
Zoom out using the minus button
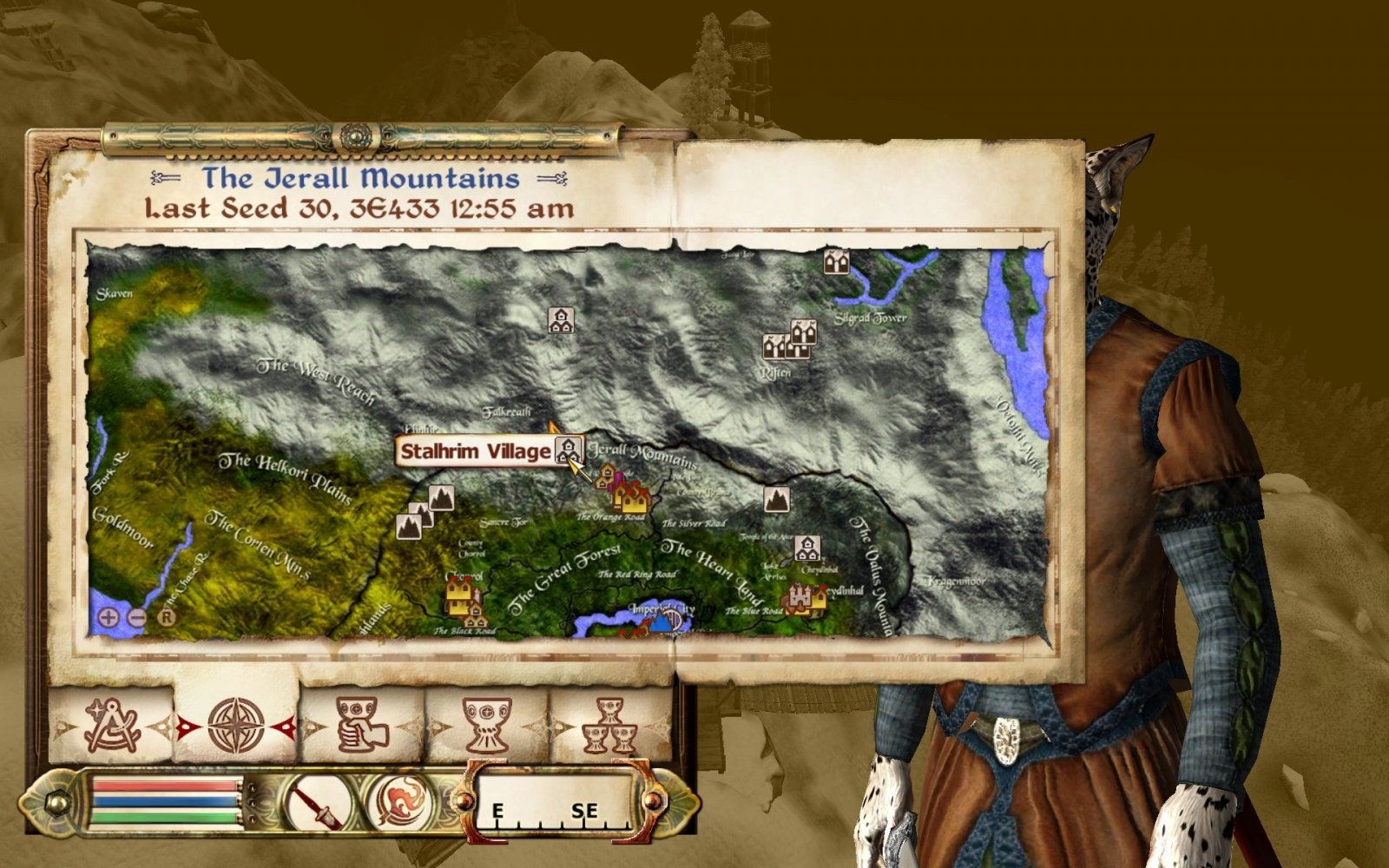pos(137,618)
